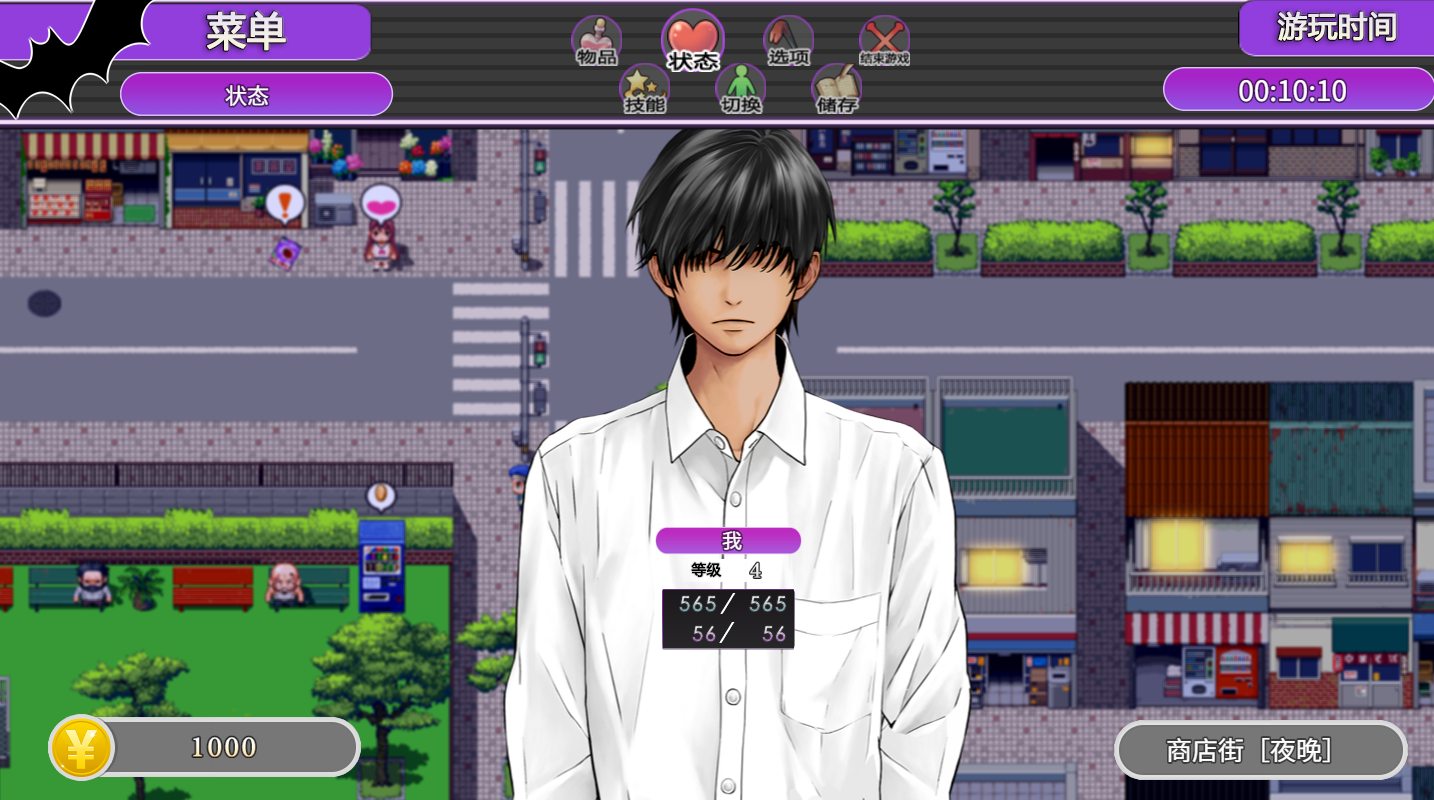1434x800 pixels.
Task: Select the 状态 heart status icon
Action: pyautogui.click(x=692, y=42)
